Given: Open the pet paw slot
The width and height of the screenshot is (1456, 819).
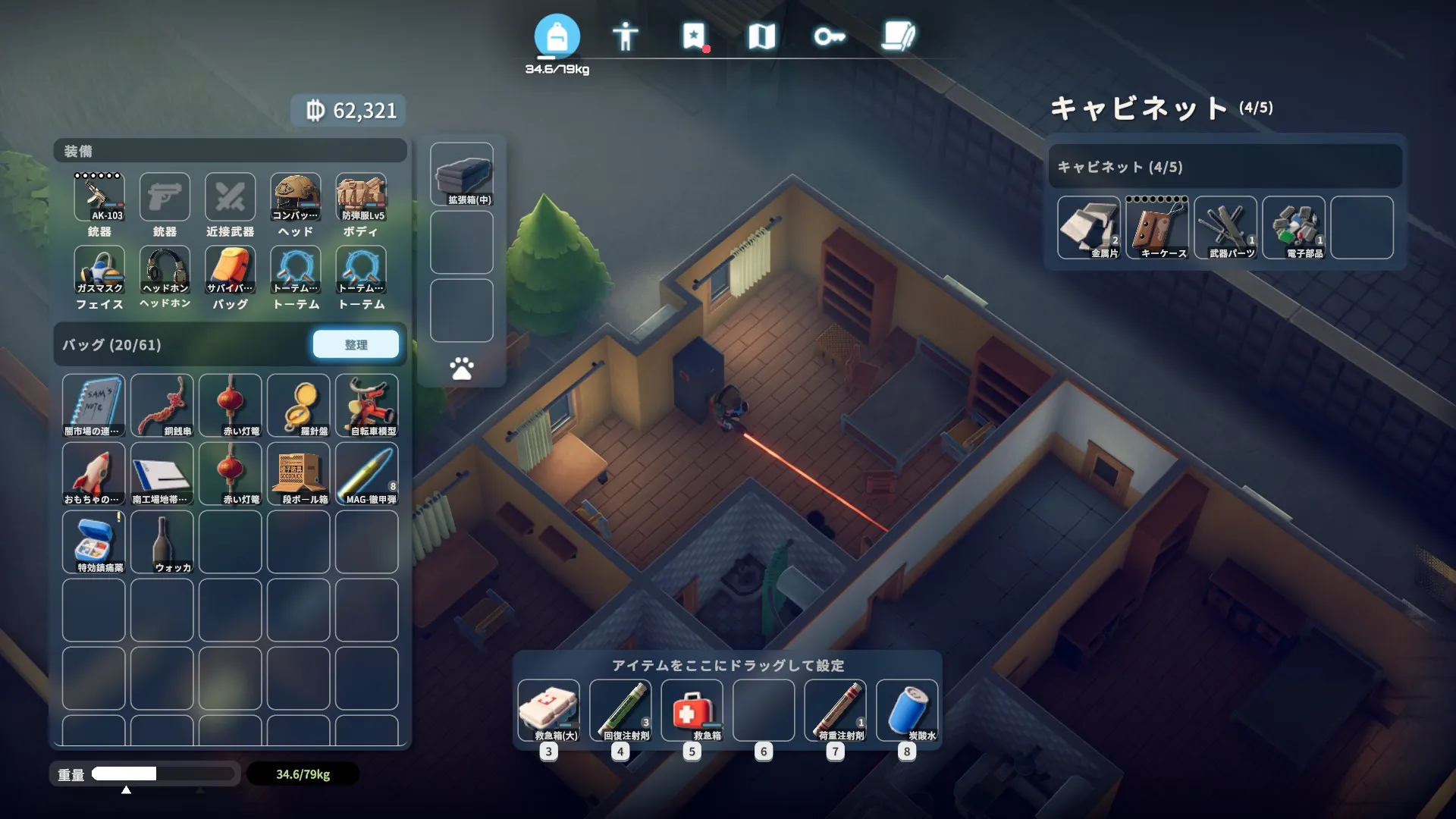Looking at the screenshot, I should tap(462, 369).
